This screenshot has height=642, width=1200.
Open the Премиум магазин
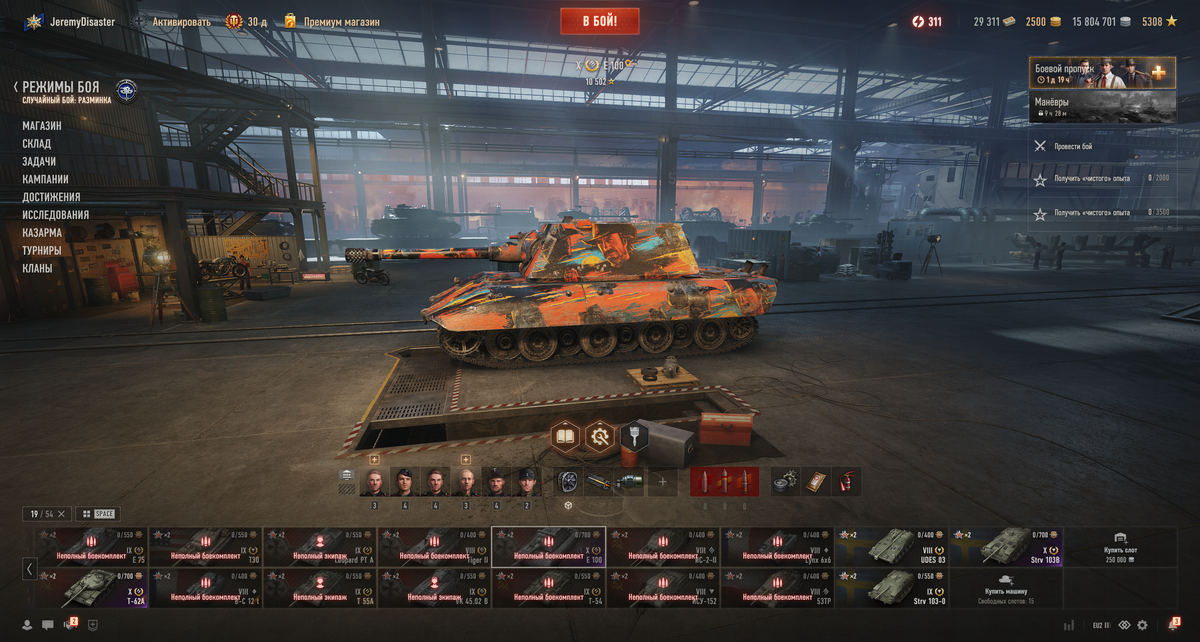coord(332,21)
